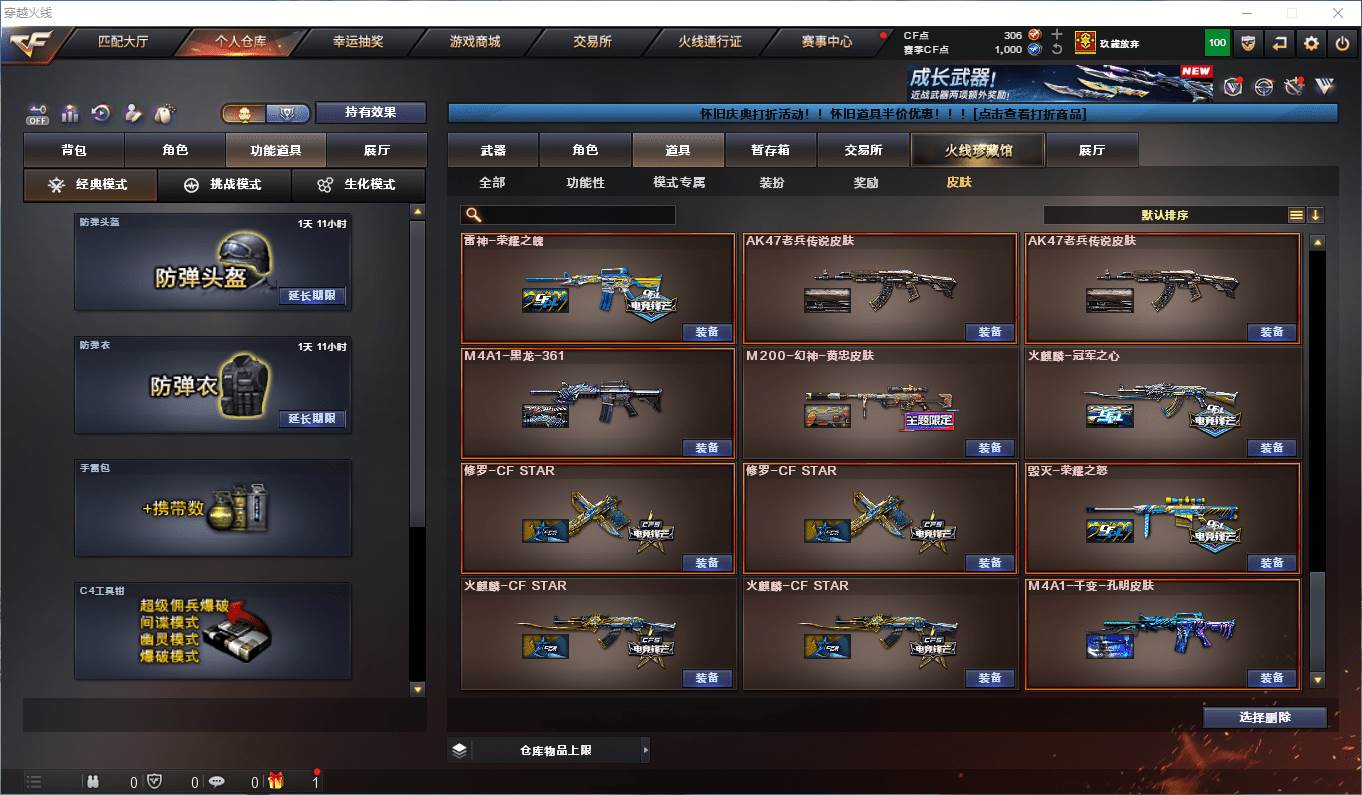
Task: Click the 持有效果 button
Action: pyautogui.click(x=370, y=113)
